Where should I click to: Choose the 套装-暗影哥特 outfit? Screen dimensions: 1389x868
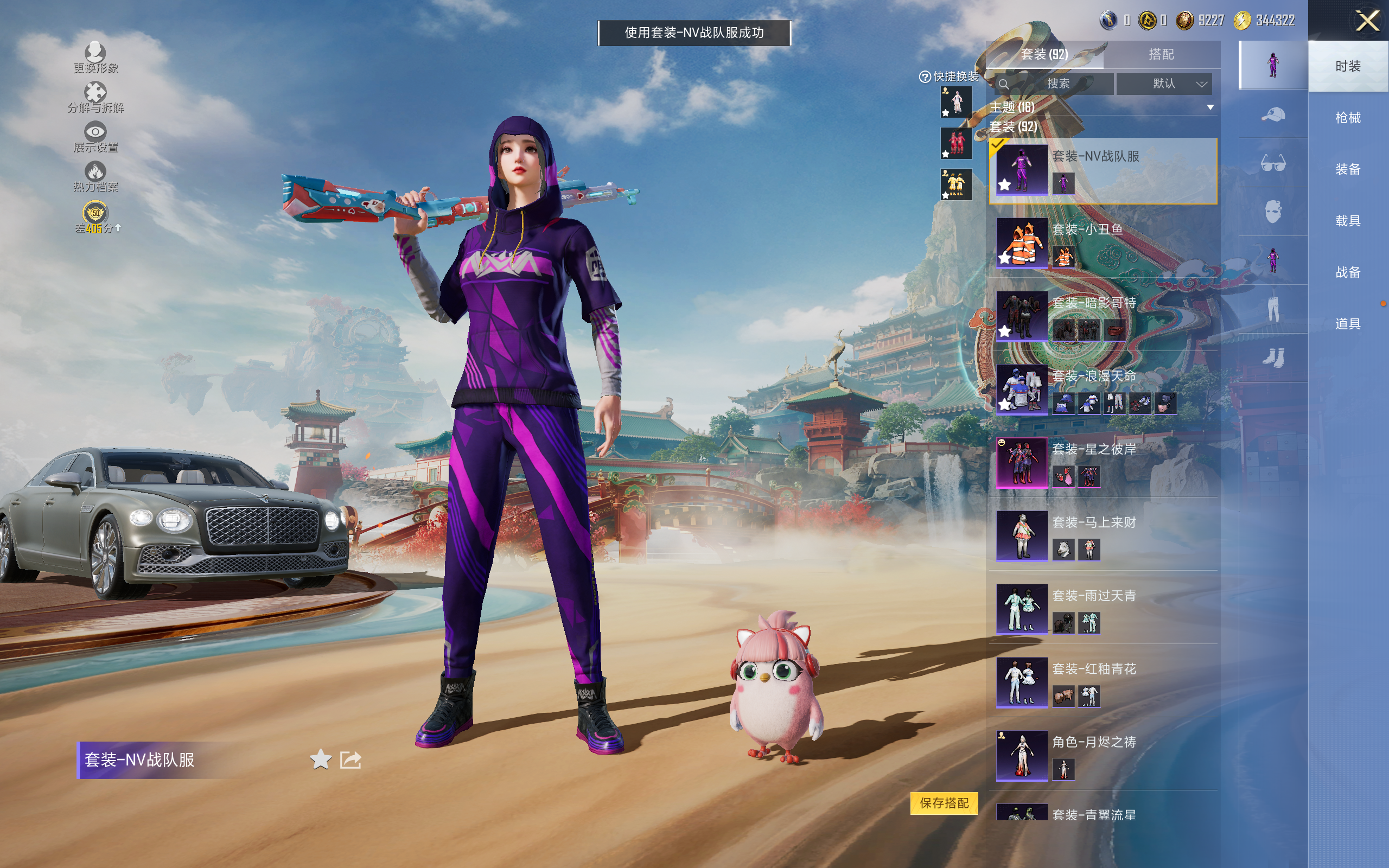1102,317
